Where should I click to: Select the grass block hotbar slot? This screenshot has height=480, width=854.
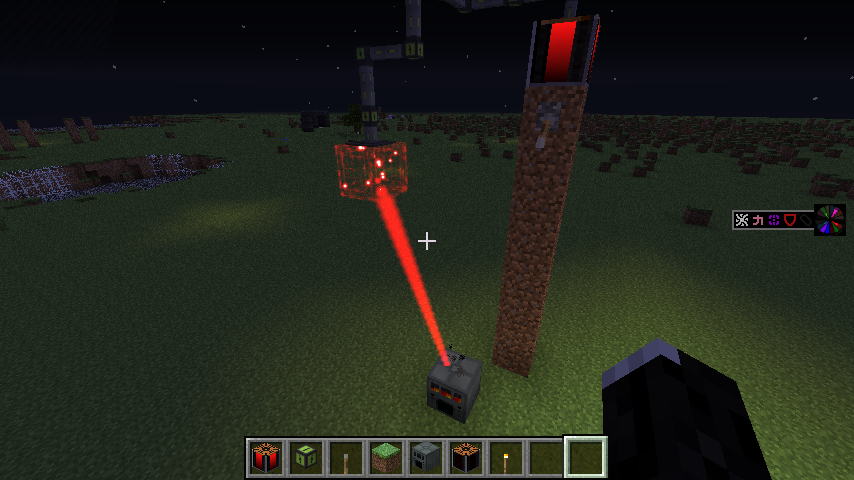(x=386, y=457)
